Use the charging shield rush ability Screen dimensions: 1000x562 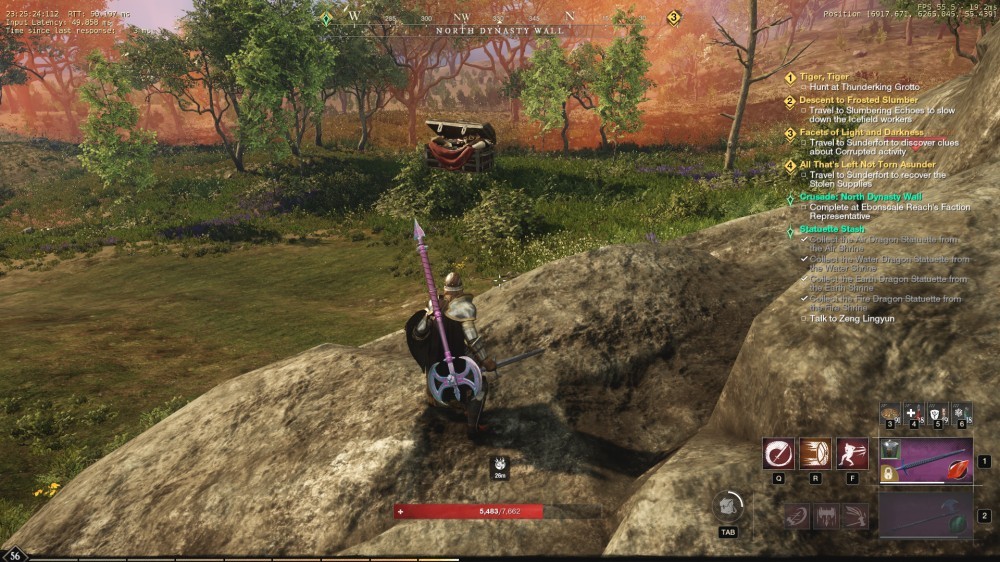tap(815, 453)
